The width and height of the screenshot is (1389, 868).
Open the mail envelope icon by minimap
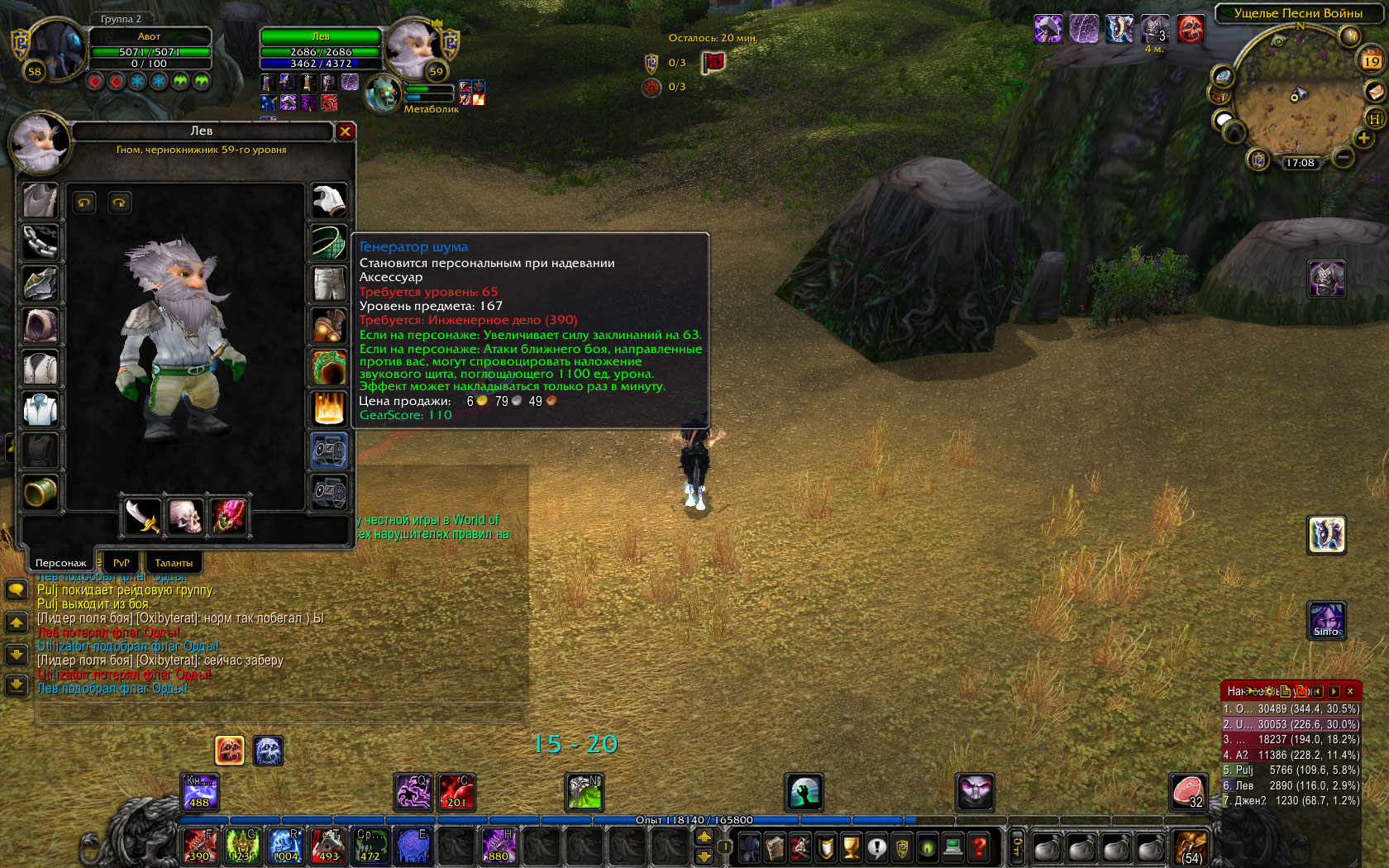point(1374,91)
